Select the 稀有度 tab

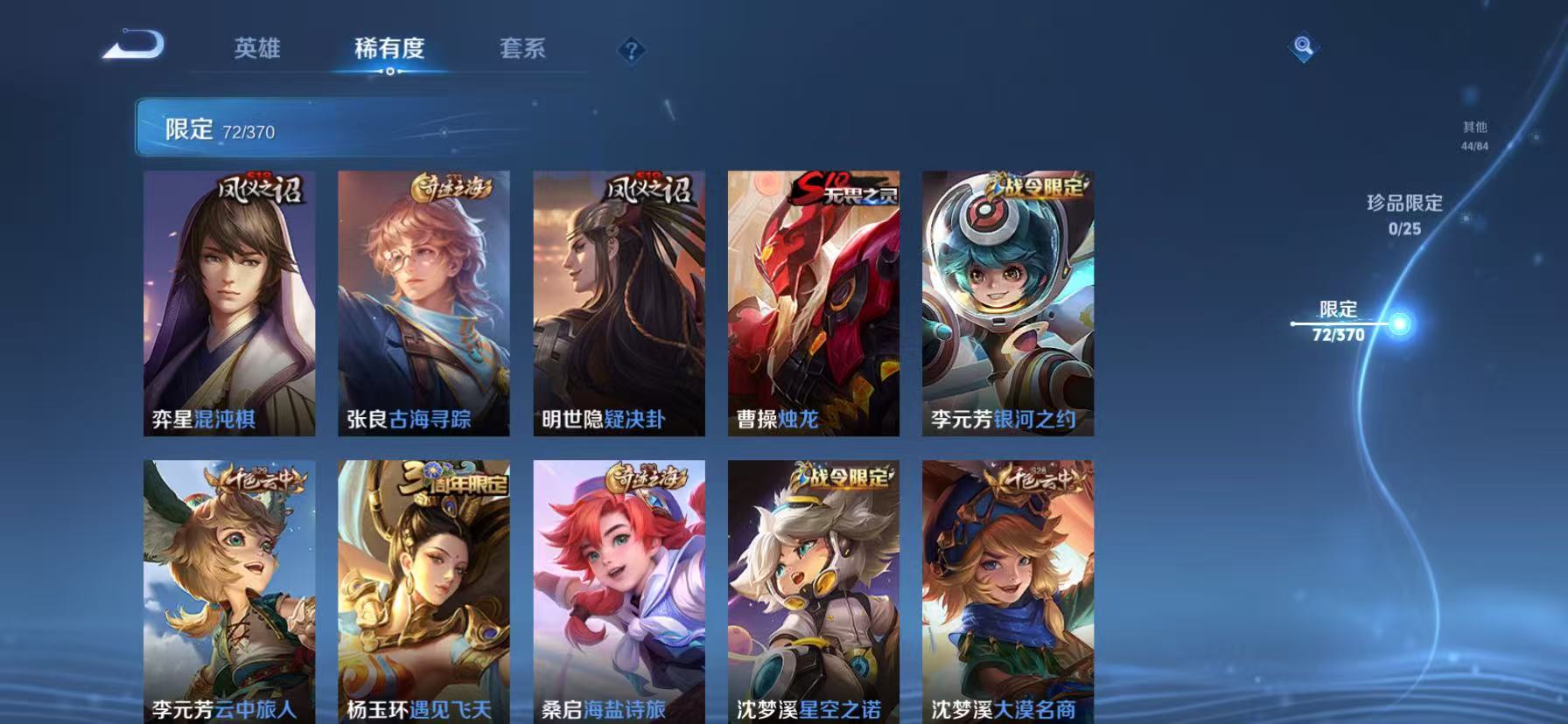tap(389, 50)
